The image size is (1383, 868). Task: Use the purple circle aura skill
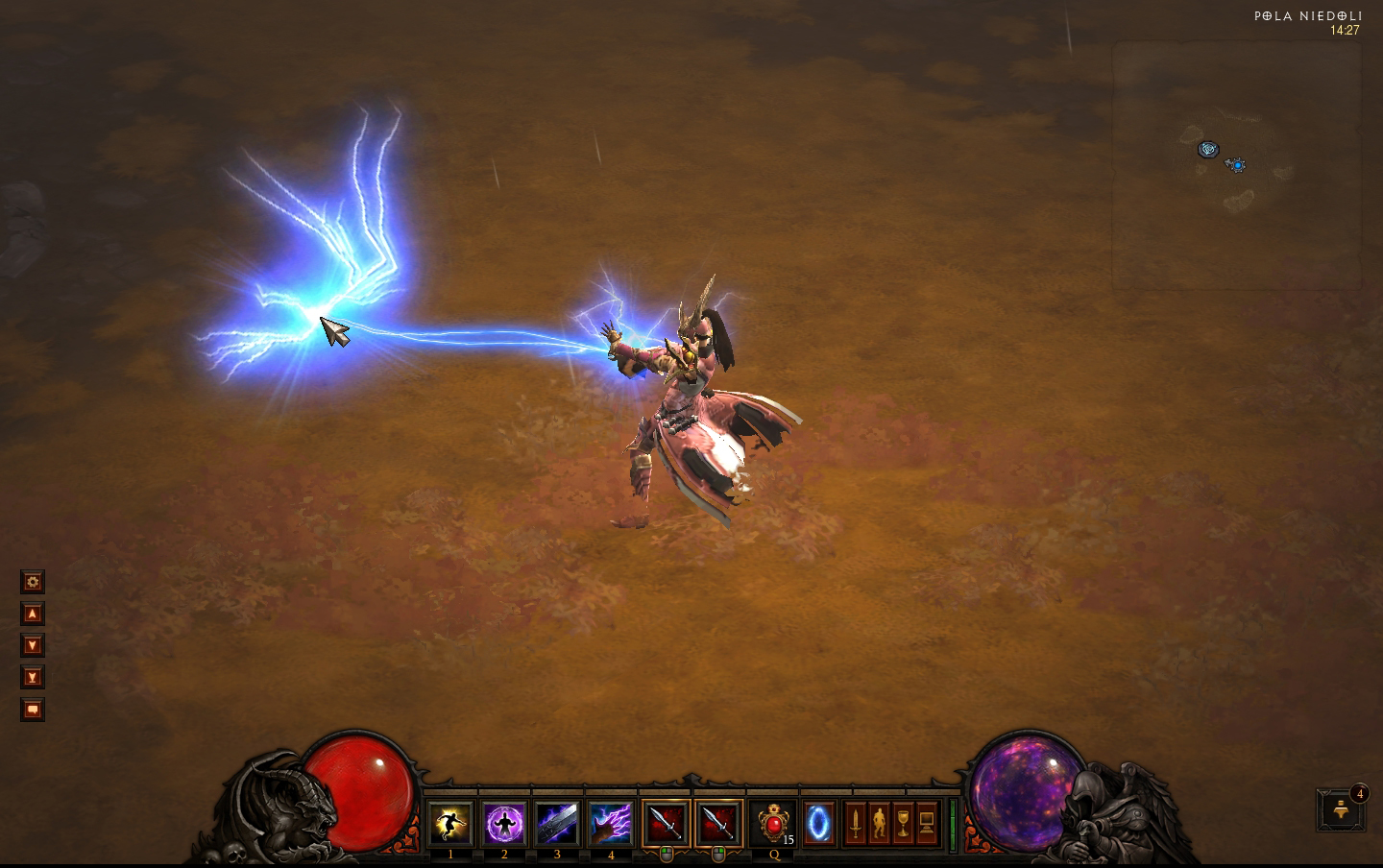[504, 823]
